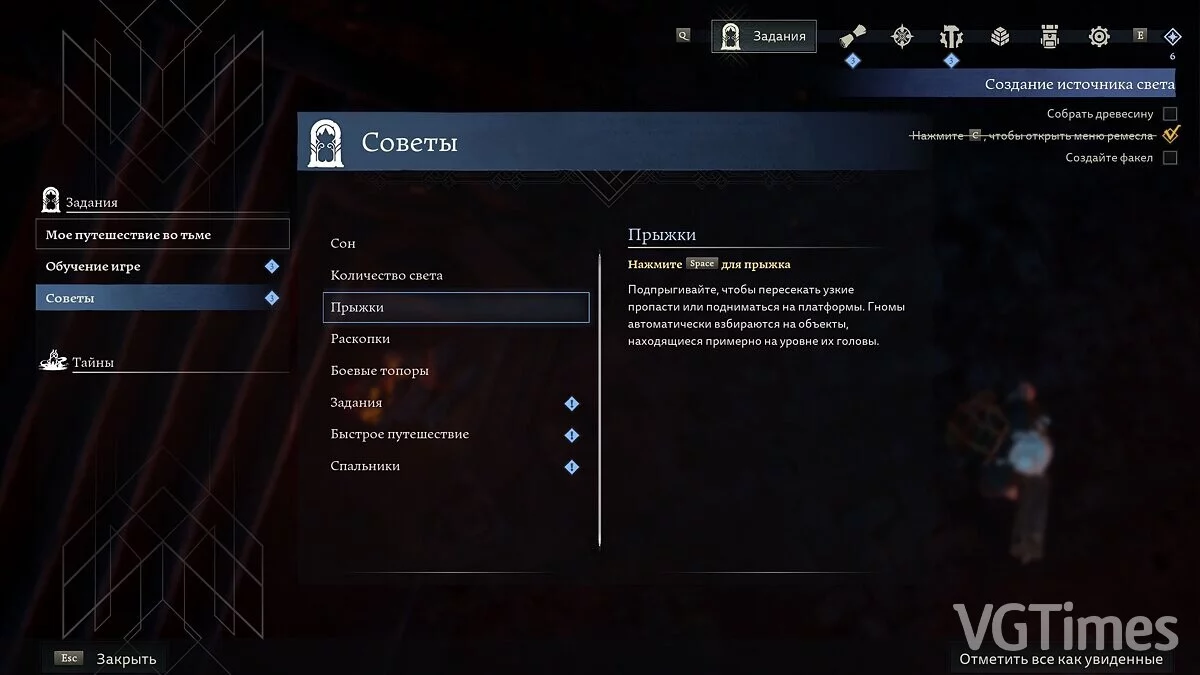The width and height of the screenshot is (1200, 675).
Task: Open the Задания tab in top bar
Action: [764, 37]
